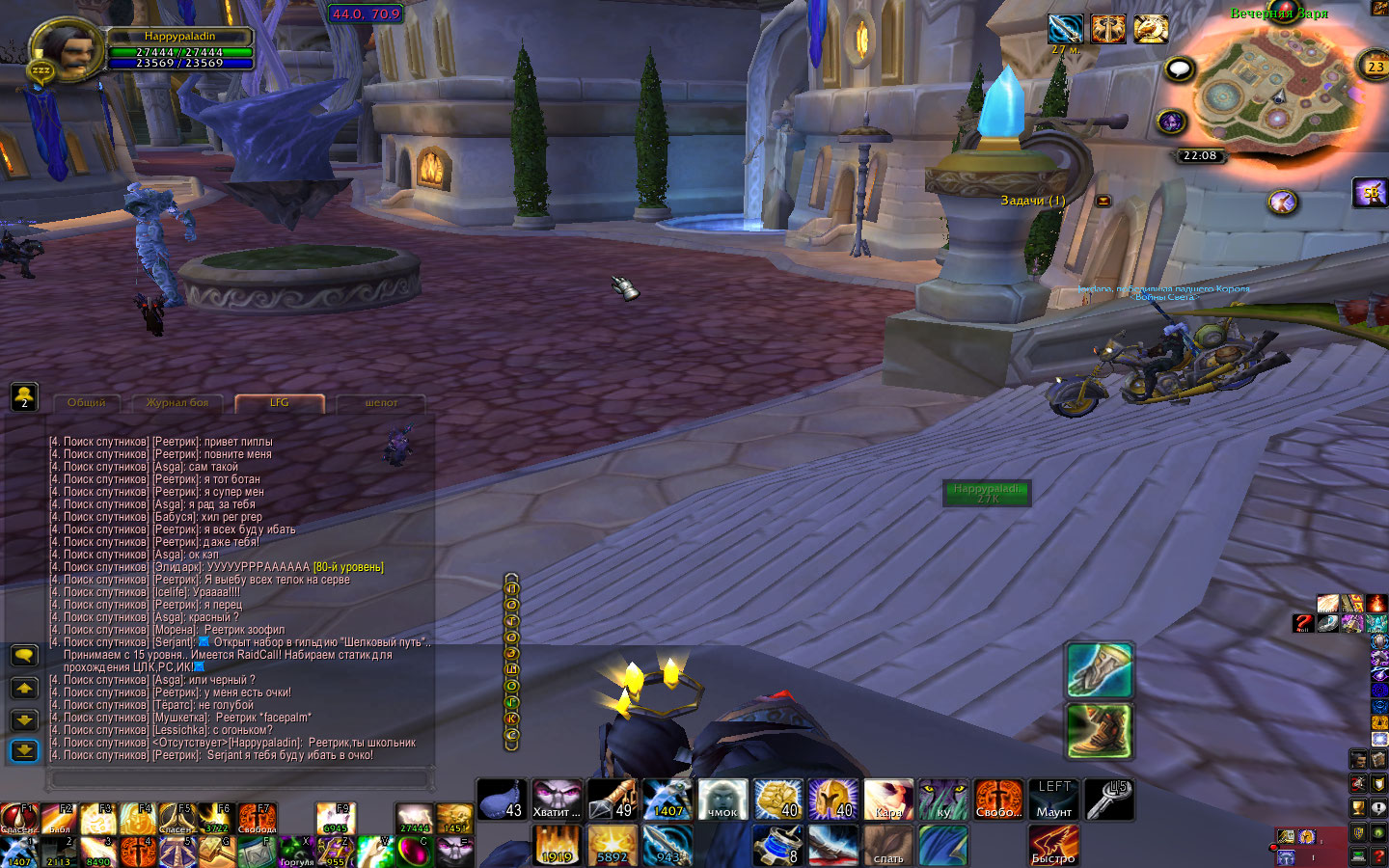Switch to the LFG chat tab

coord(280,403)
